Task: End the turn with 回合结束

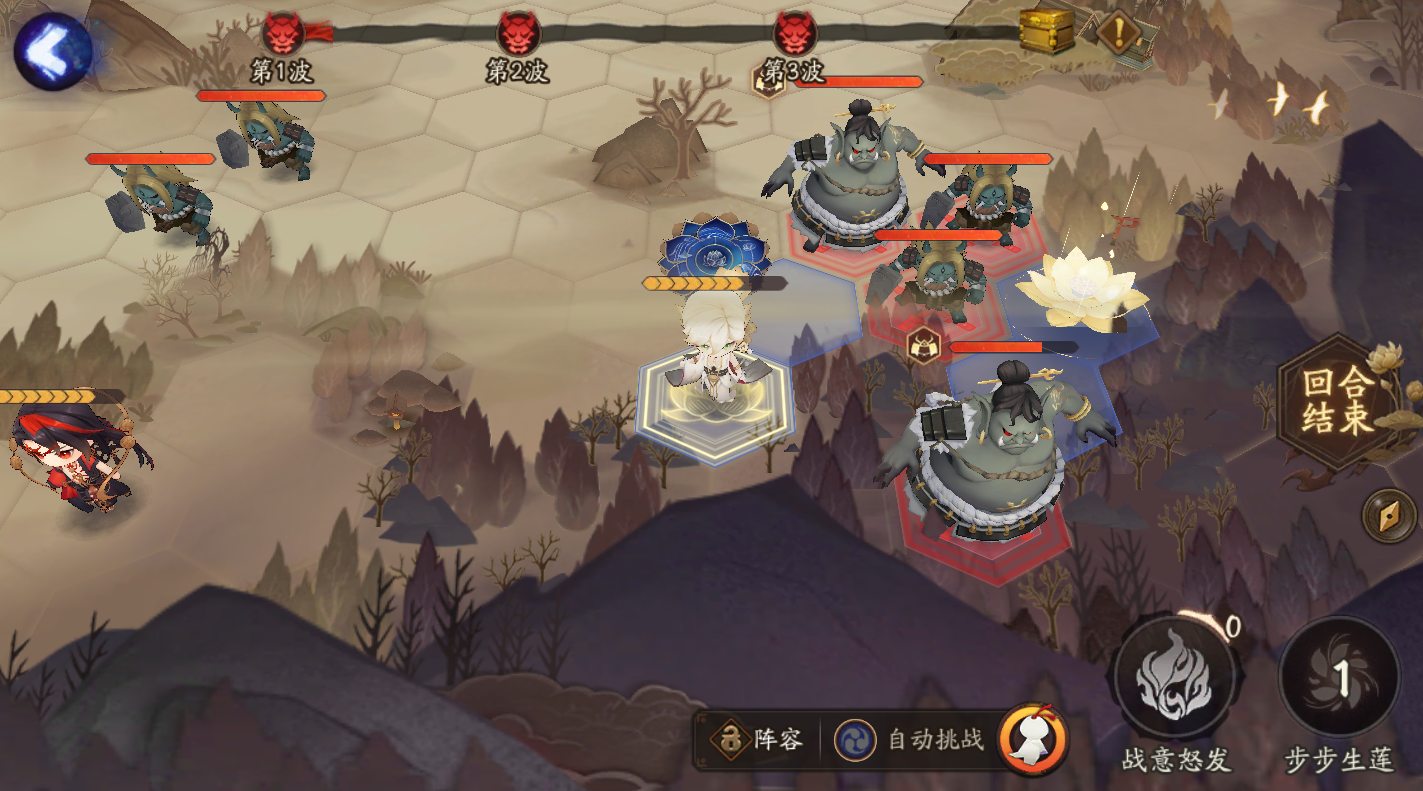Action: (x=1338, y=401)
